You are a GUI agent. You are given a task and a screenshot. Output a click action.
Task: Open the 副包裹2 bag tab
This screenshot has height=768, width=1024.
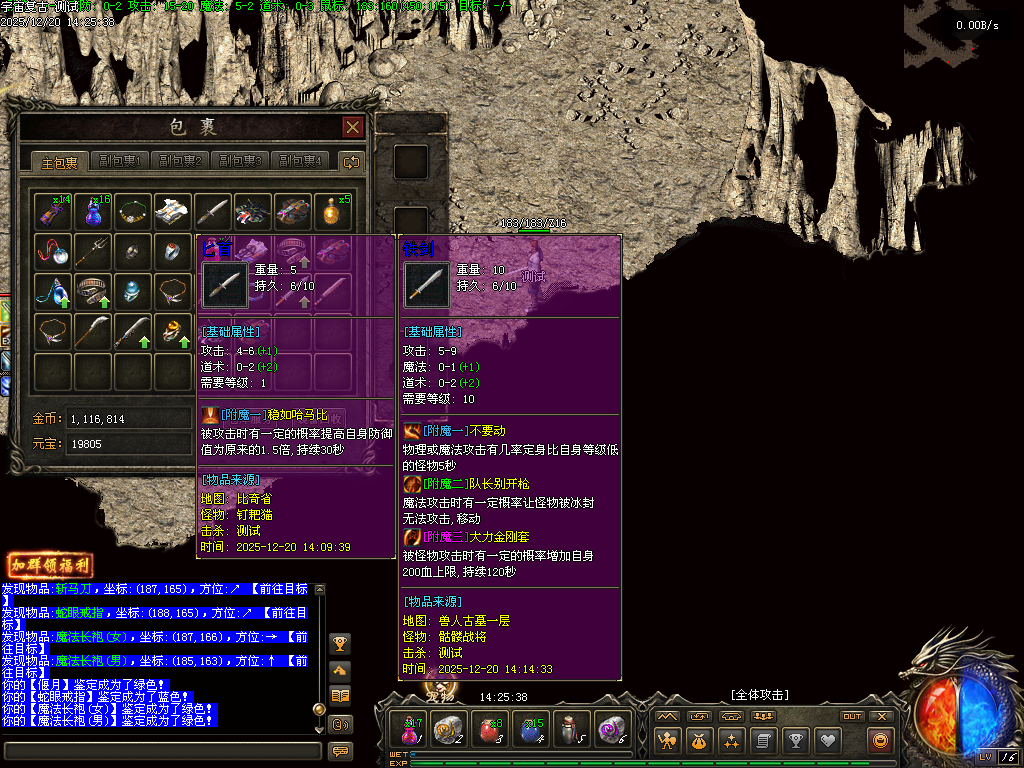[181, 161]
